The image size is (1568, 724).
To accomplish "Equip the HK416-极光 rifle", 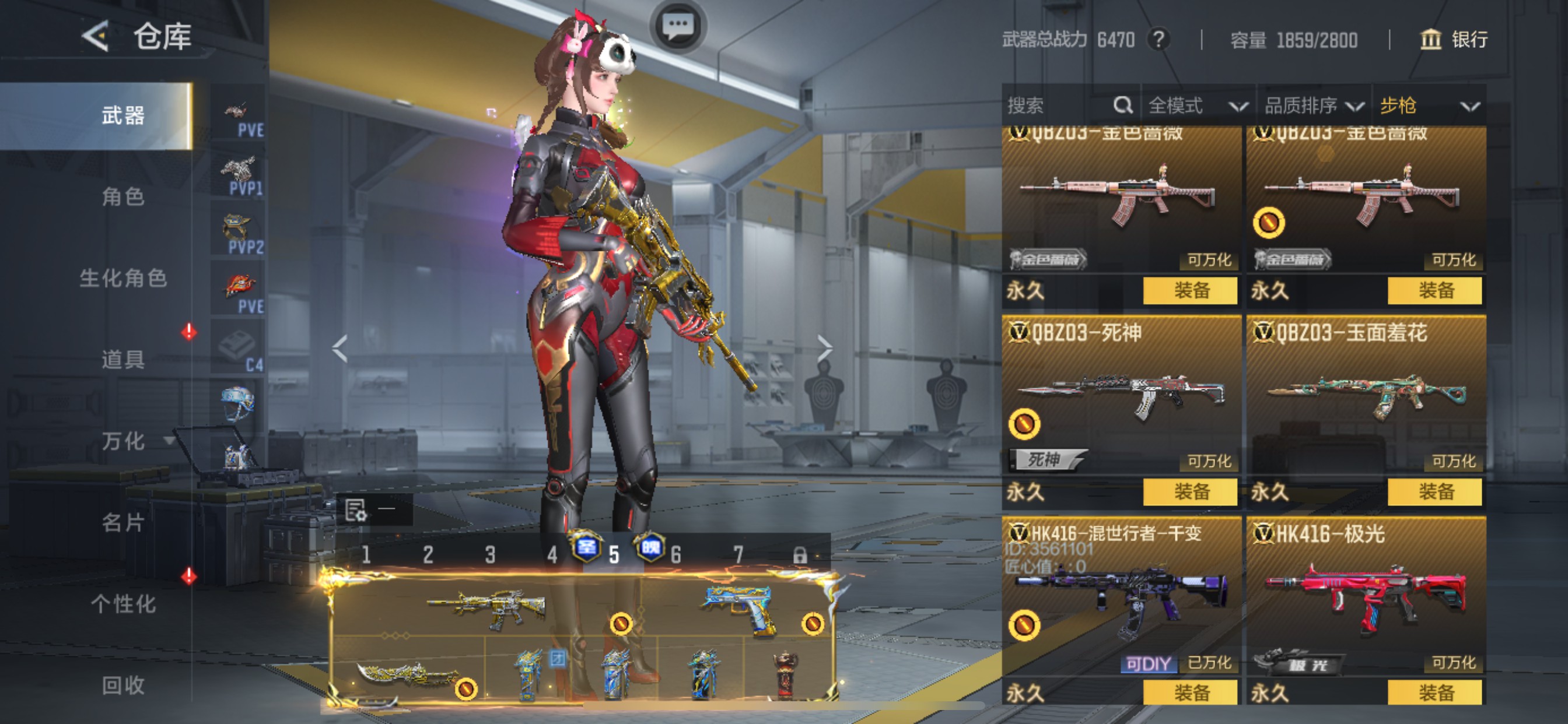I will coord(1434,693).
